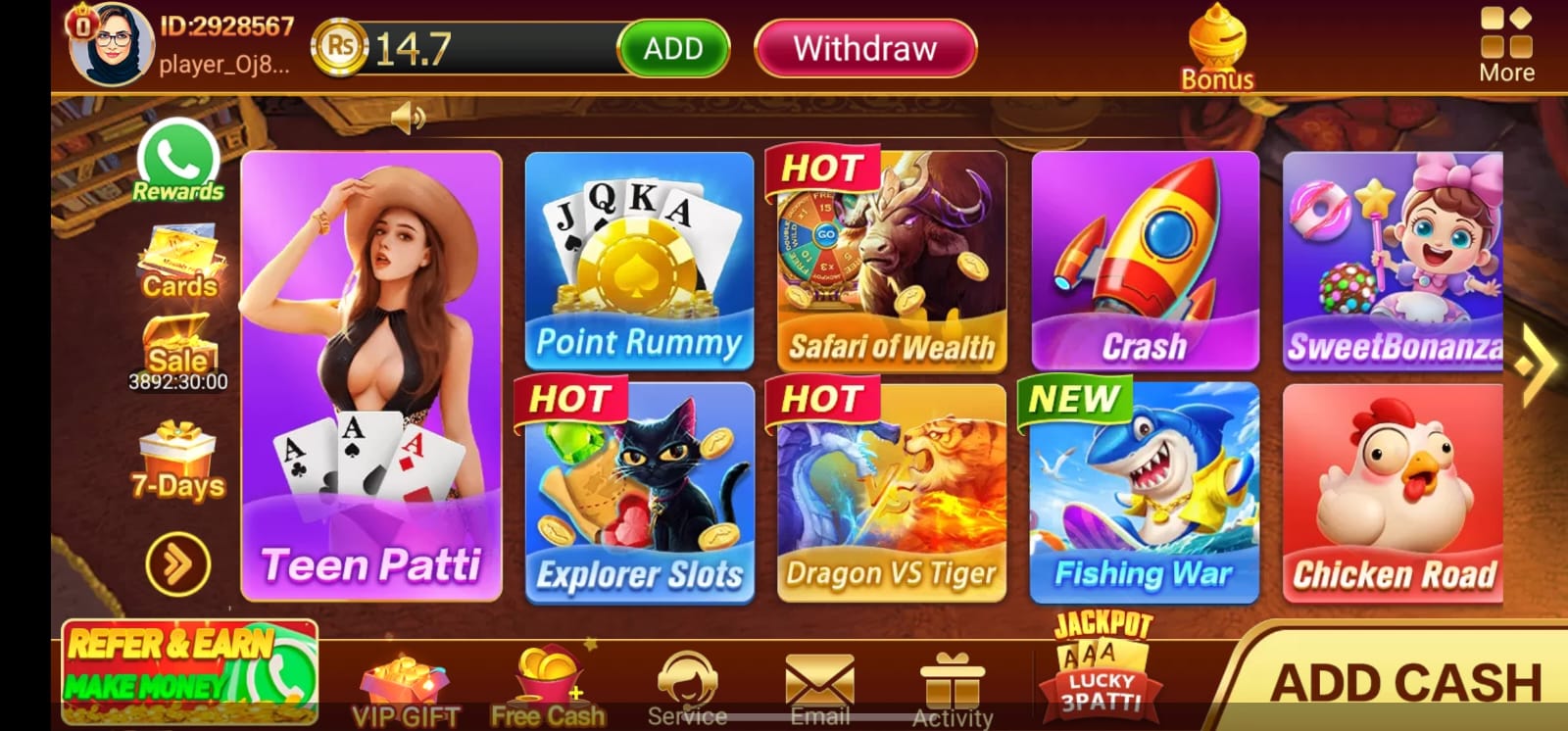The width and height of the screenshot is (1568, 731).
Task: Tap the player profile avatar
Action: click(110, 42)
